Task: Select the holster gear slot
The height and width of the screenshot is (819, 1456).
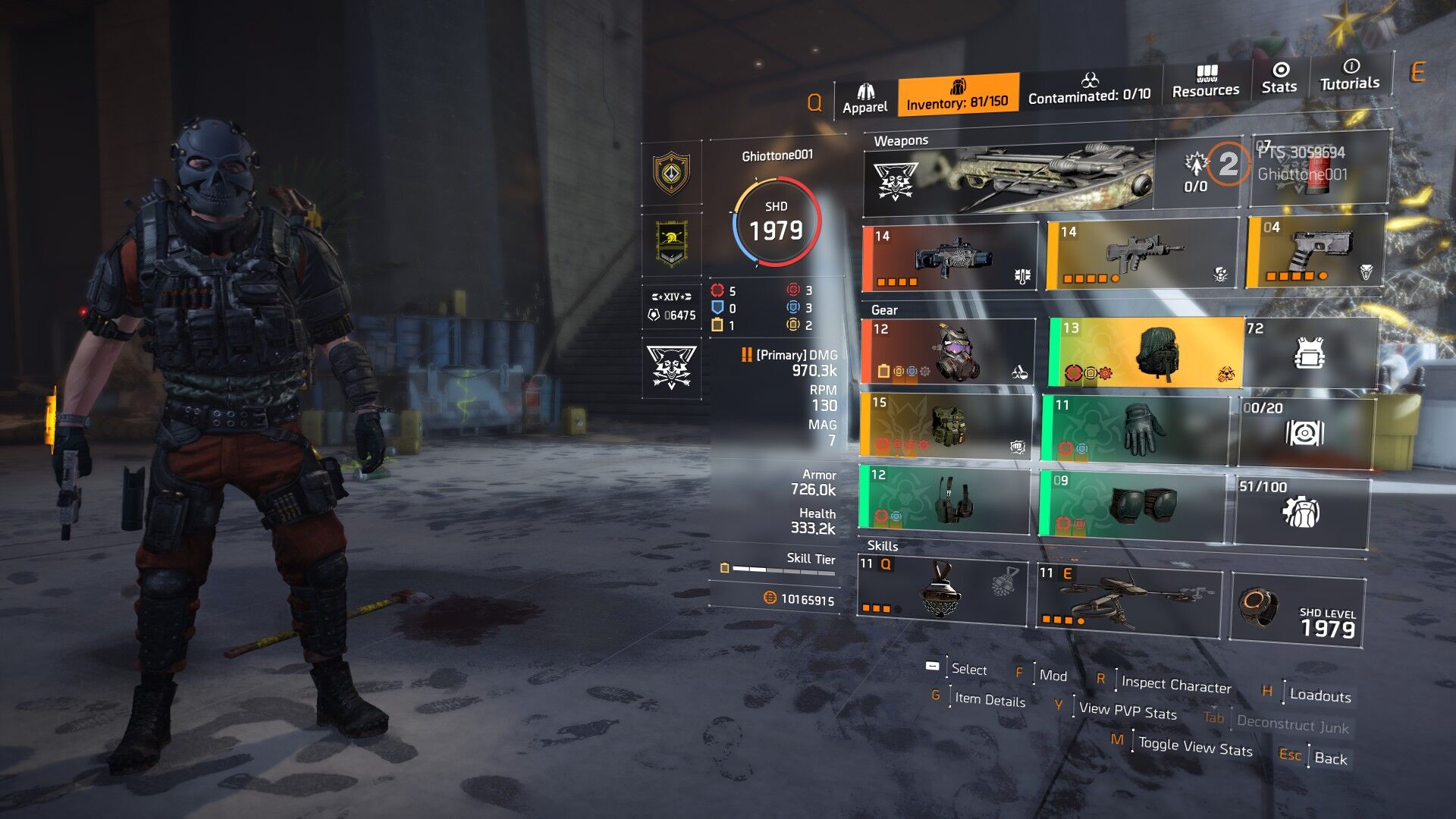Action: point(944,498)
